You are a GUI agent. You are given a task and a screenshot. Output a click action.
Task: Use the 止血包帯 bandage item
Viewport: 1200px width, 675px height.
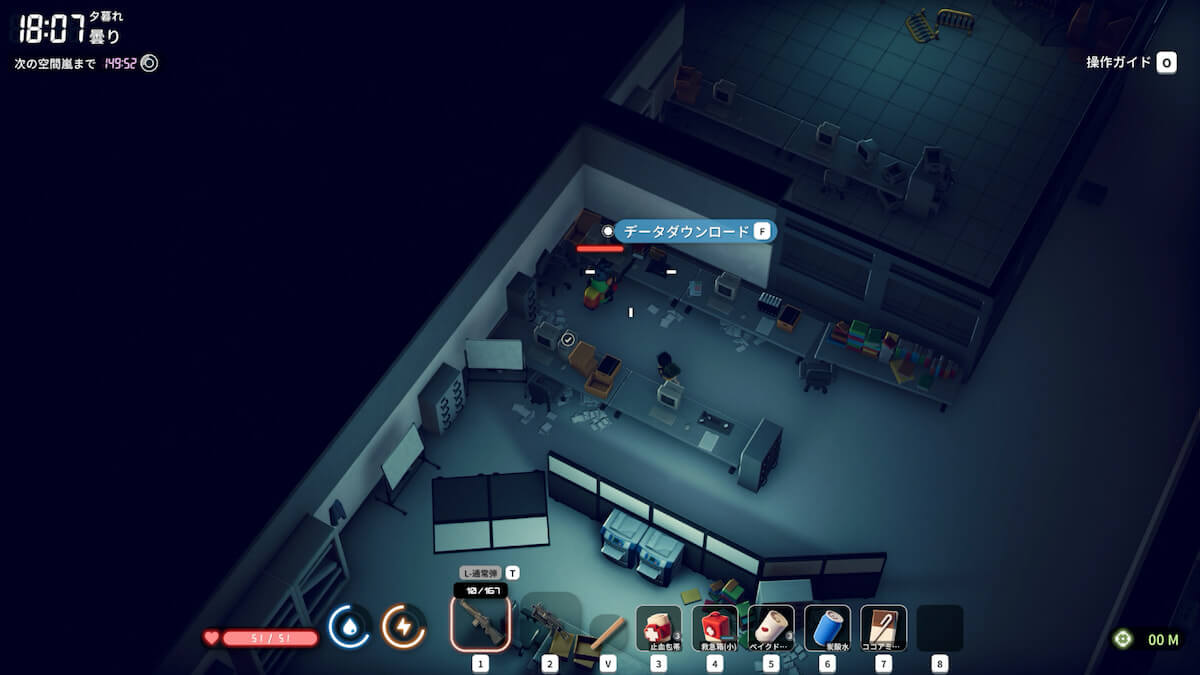(659, 627)
